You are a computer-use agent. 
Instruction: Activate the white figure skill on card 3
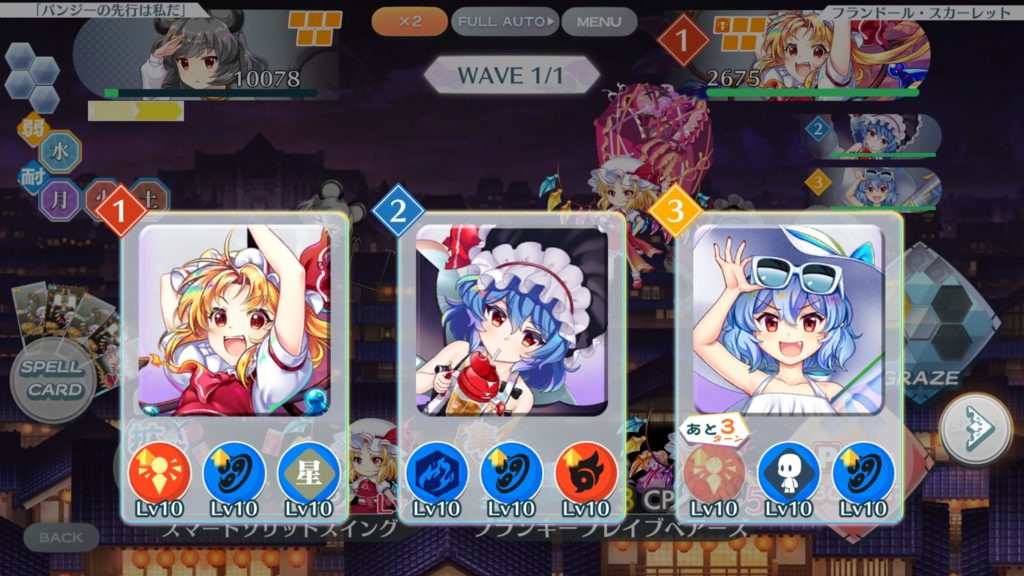click(x=788, y=472)
